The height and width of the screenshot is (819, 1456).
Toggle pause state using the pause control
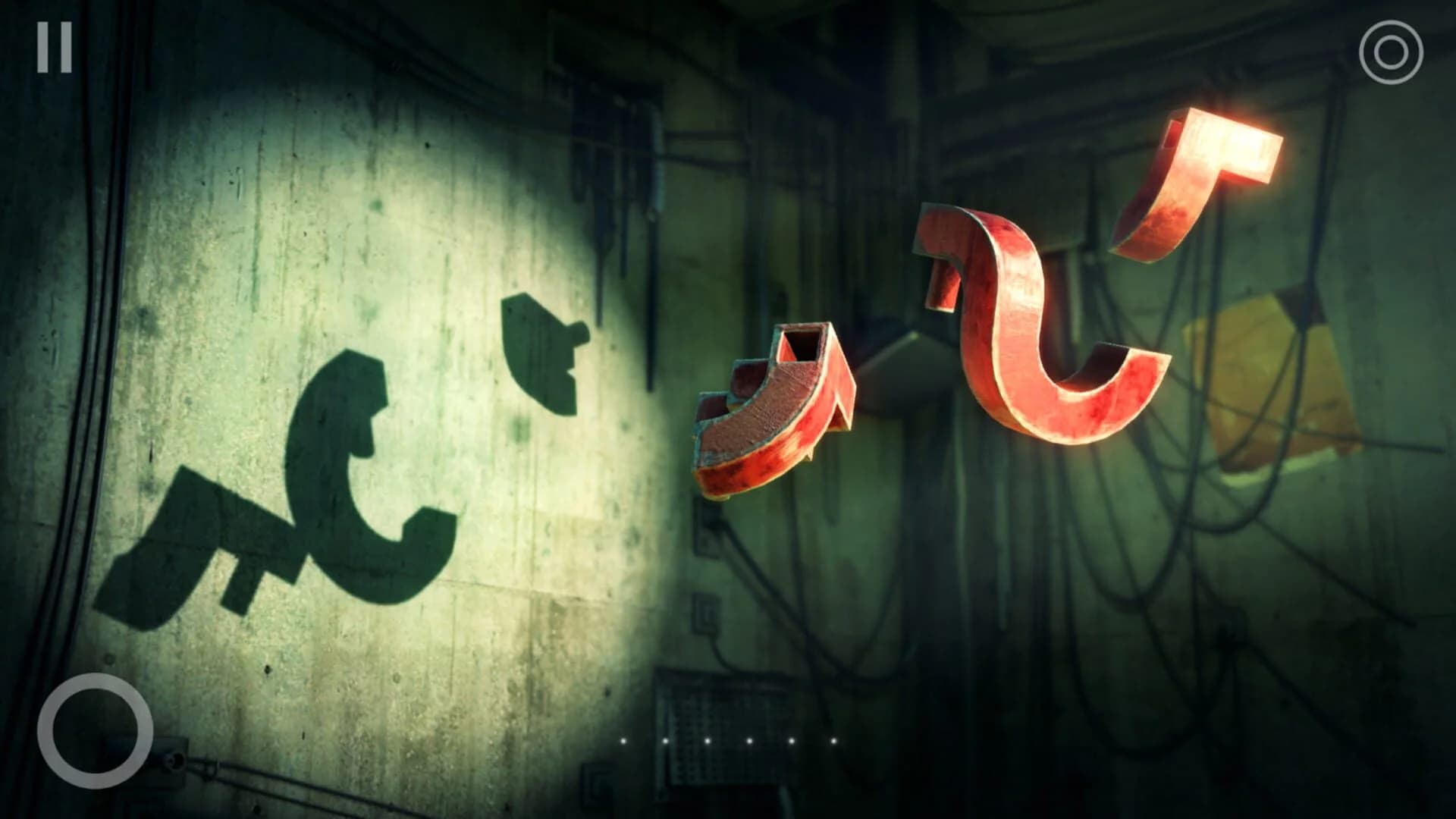click(x=55, y=47)
